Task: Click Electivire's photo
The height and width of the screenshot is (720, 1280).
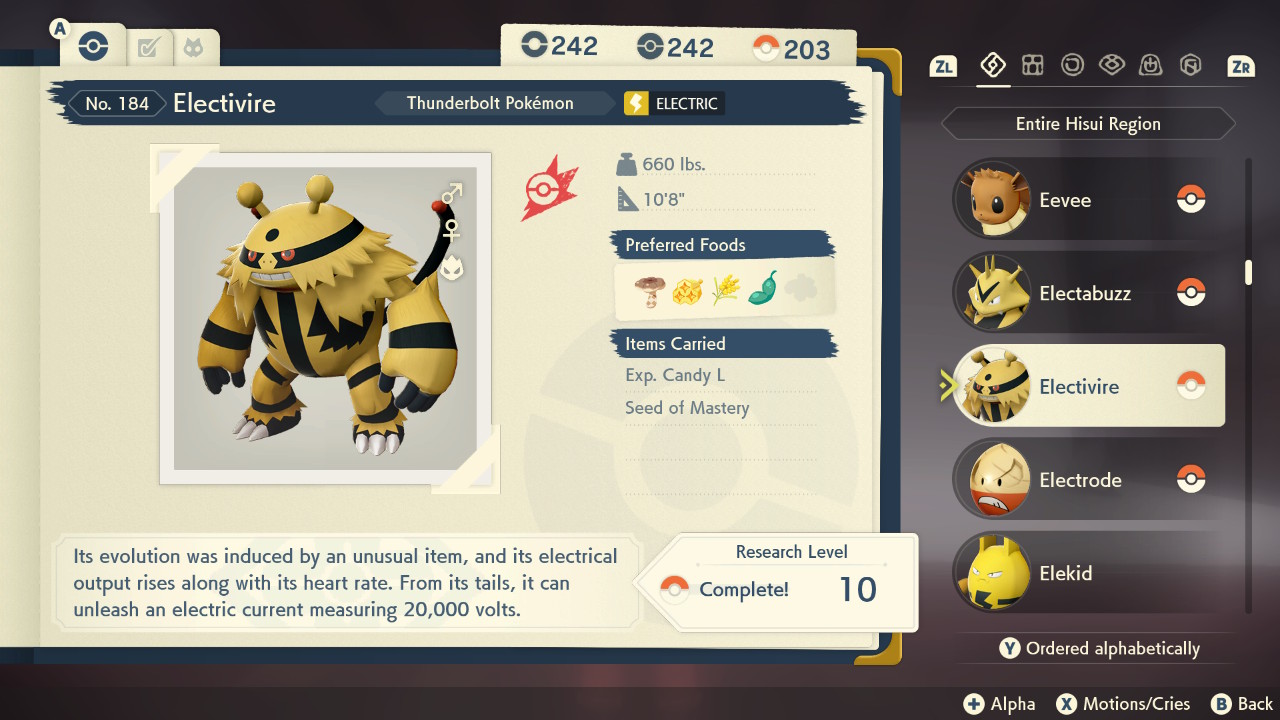Action: [x=326, y=318]
